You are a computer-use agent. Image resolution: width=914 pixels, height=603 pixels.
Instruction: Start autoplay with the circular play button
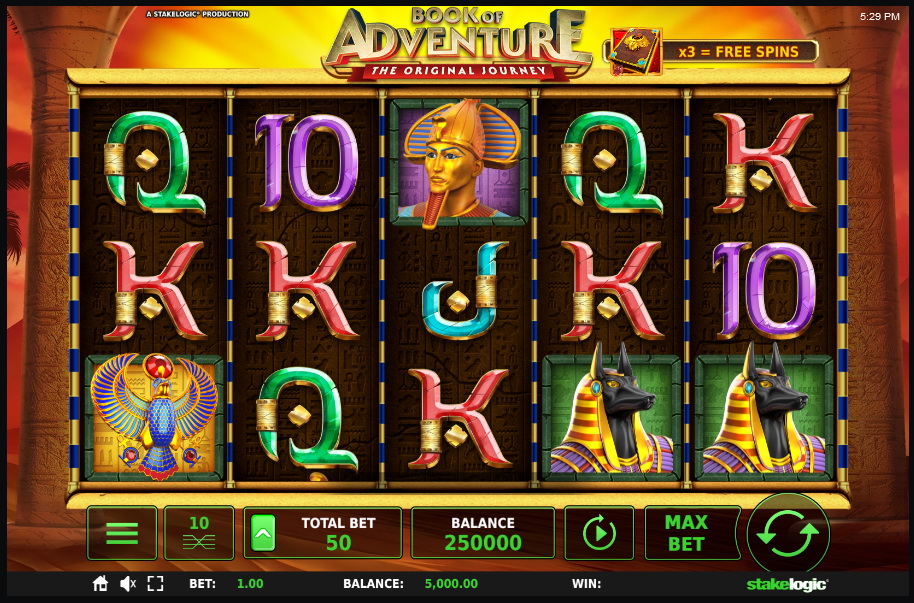click(x=599, y=533)
